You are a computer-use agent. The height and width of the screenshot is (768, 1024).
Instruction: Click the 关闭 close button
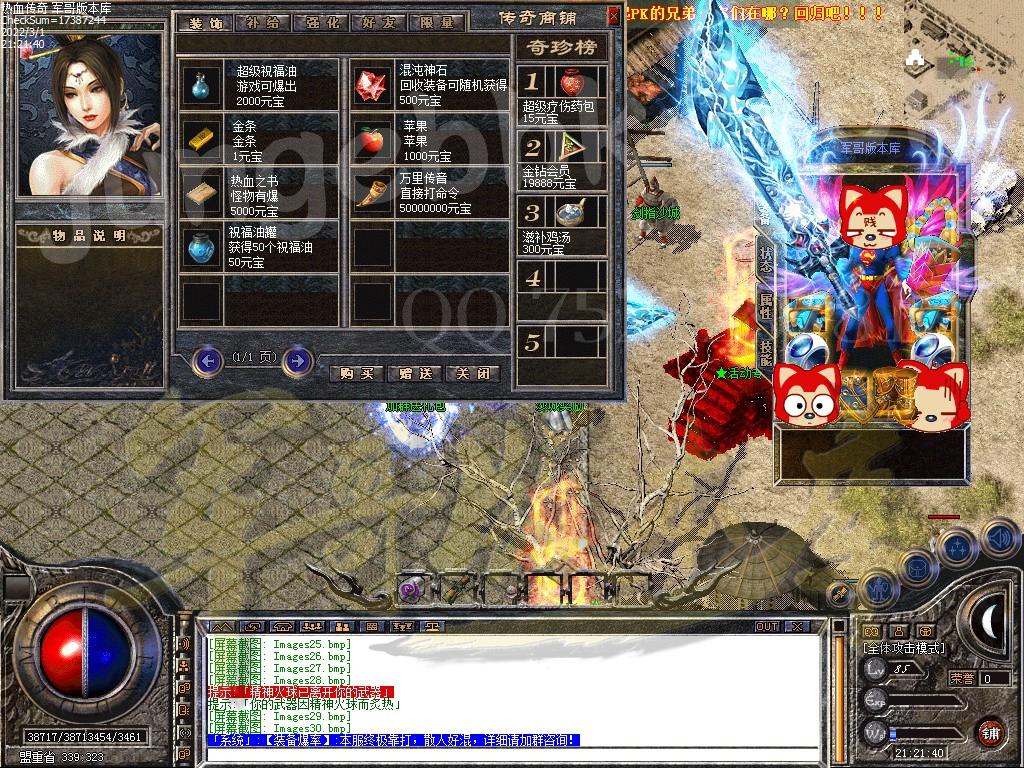473,373
